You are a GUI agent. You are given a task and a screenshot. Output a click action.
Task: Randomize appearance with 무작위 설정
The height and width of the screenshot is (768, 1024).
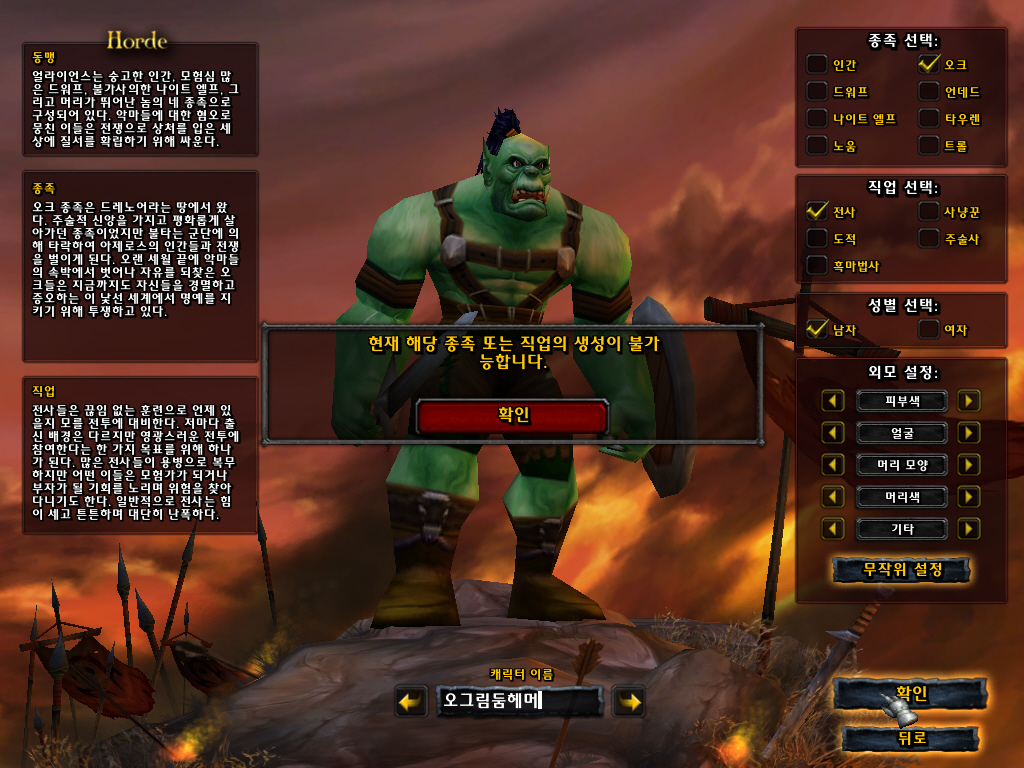(902, 570)
